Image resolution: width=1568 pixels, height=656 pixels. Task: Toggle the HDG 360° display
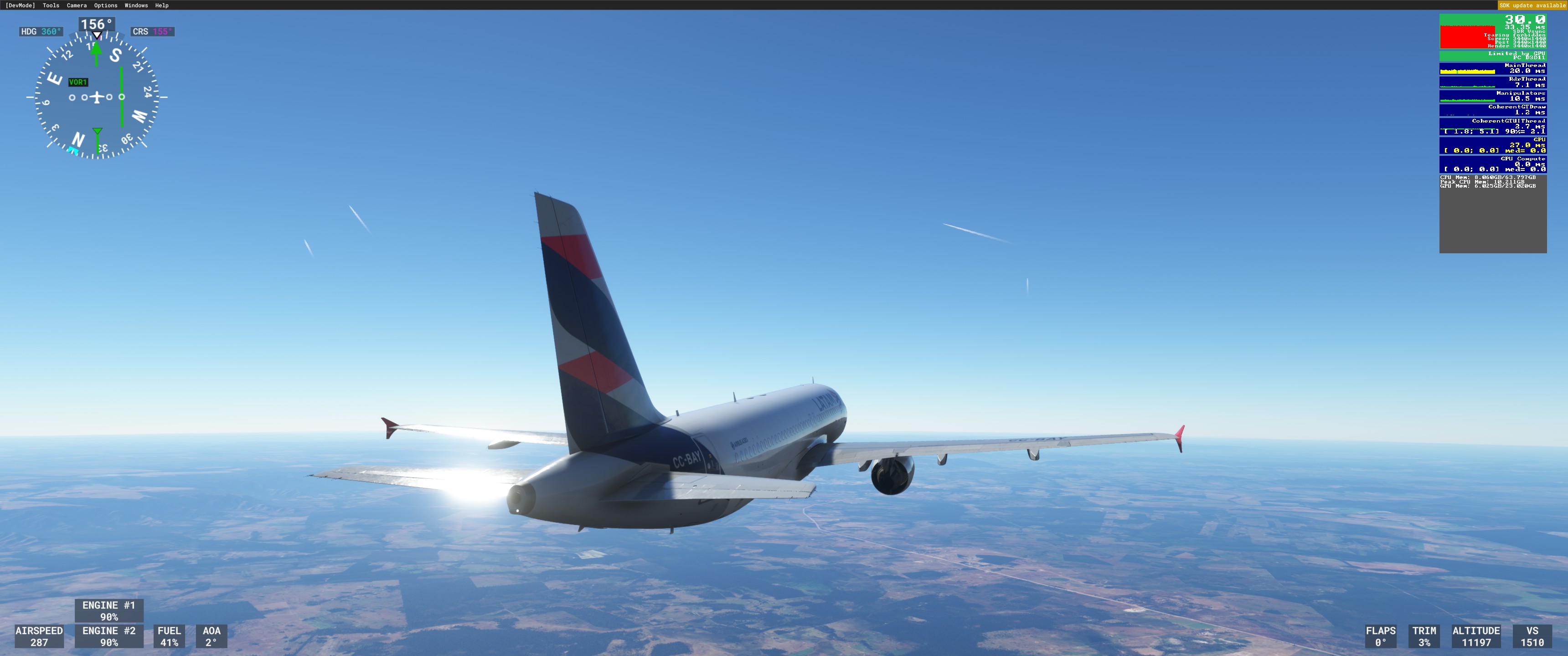pyautogui.click(x=41, y=31)
